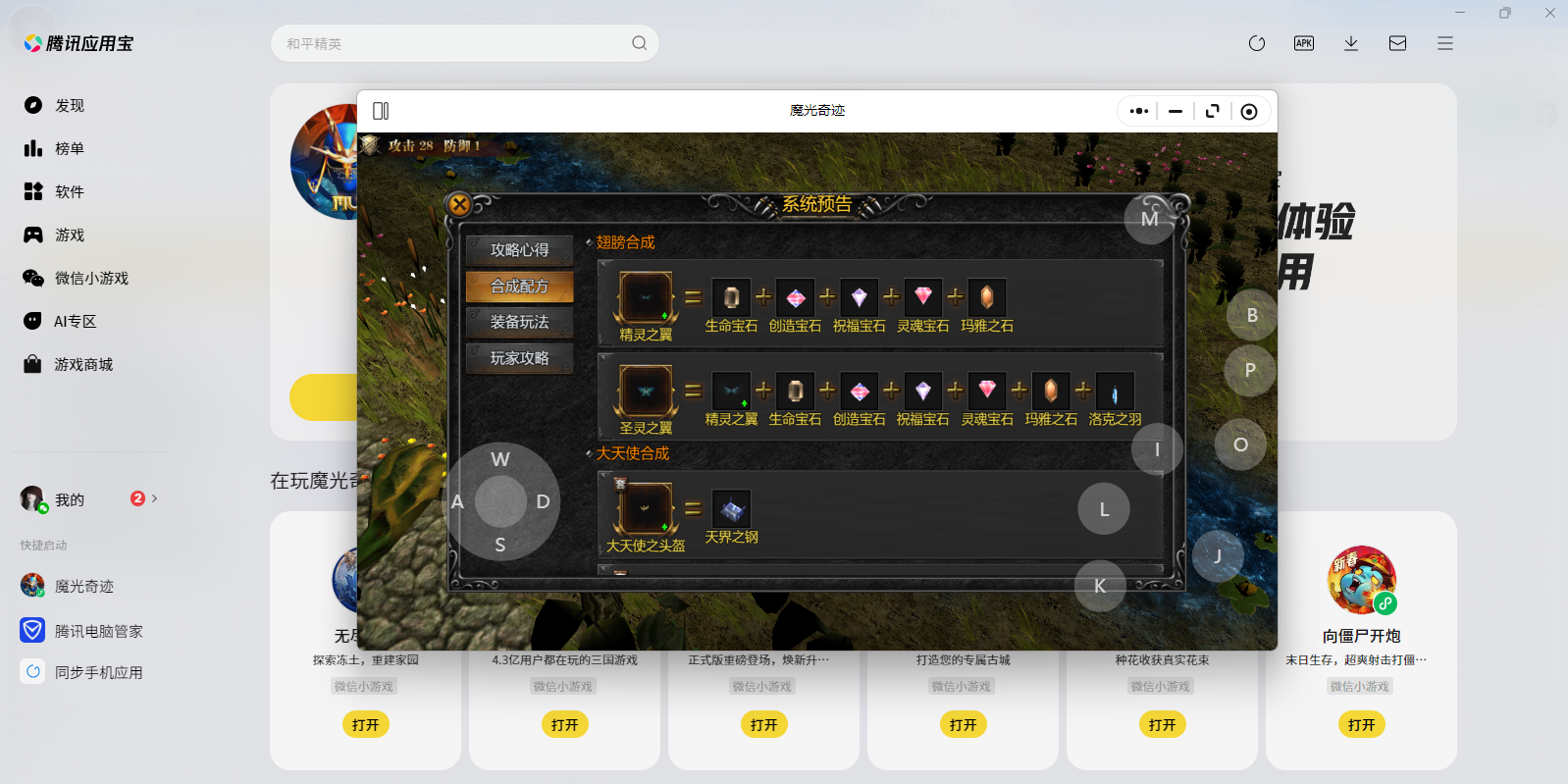Tap the virtual O key button
Screen dimensions: 1568x784
[x=1240, y=444]
